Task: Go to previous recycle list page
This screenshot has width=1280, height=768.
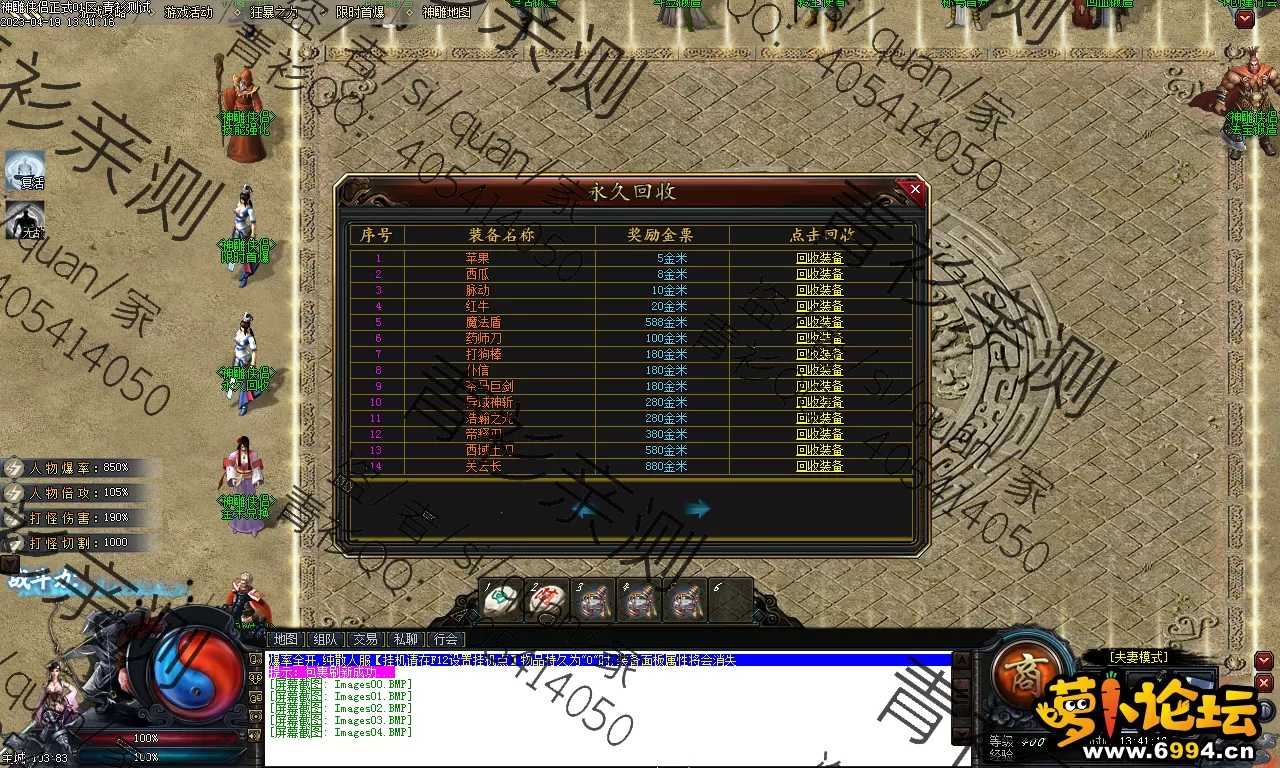Action: click(586, 509)
